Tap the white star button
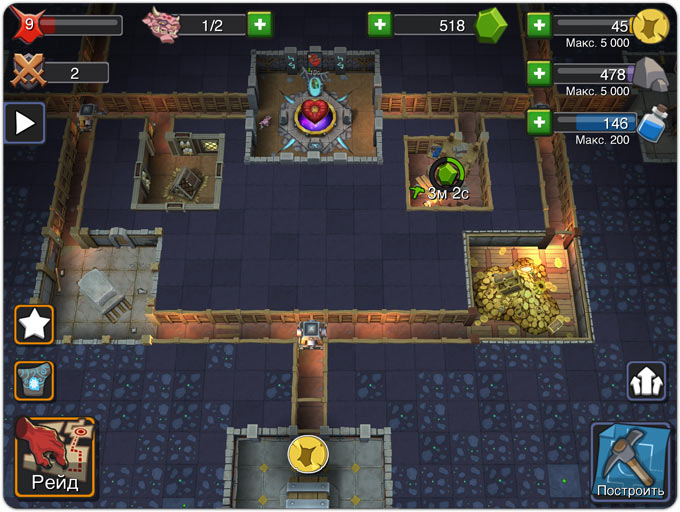The width and height of the screenshot is (680, 512). [34, 324]
